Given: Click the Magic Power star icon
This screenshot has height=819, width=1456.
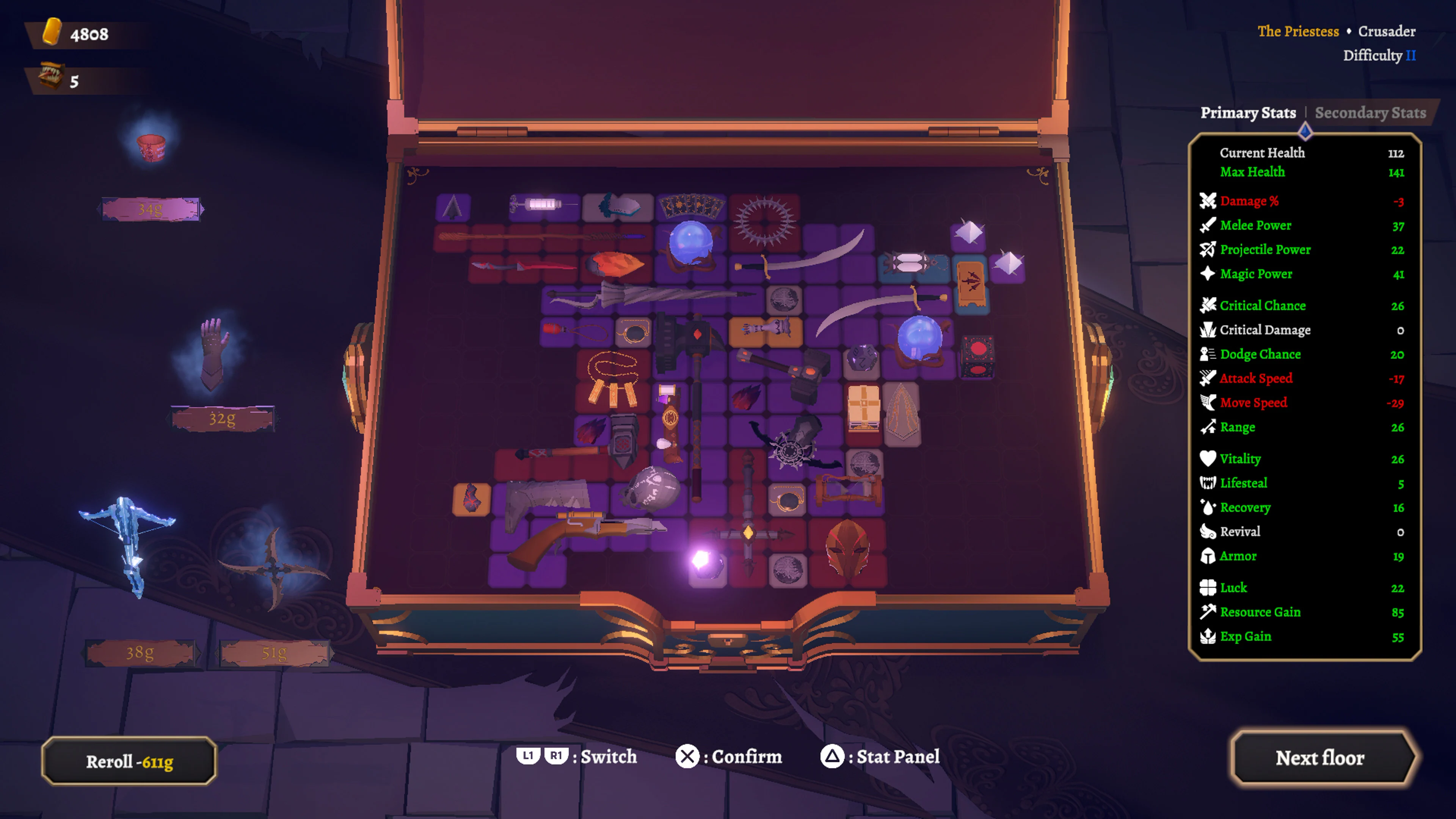Looking at the screenshot, I should click(x=1207, y=273).
